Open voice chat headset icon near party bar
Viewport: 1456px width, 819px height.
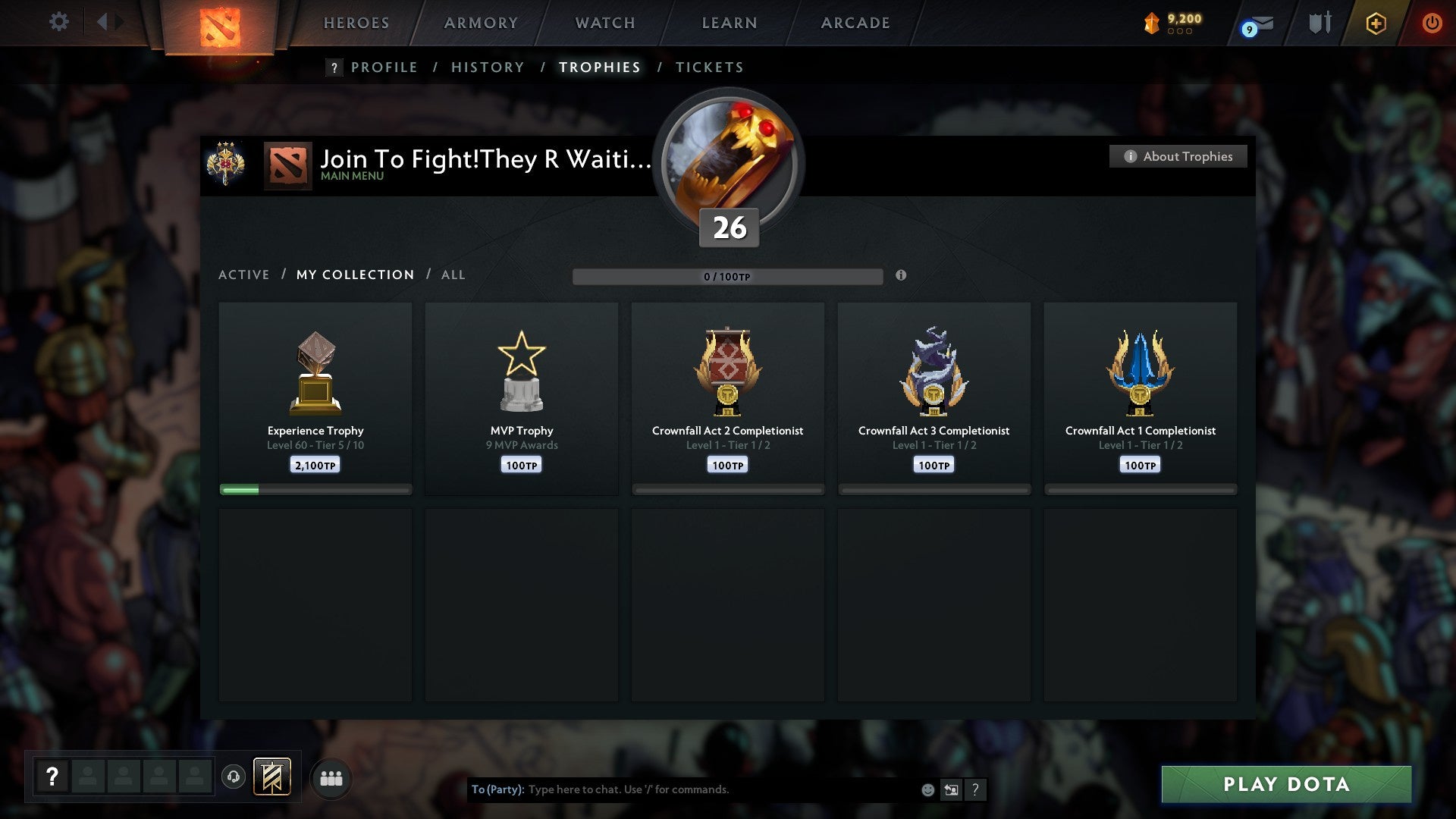click(x=234, y=777)
